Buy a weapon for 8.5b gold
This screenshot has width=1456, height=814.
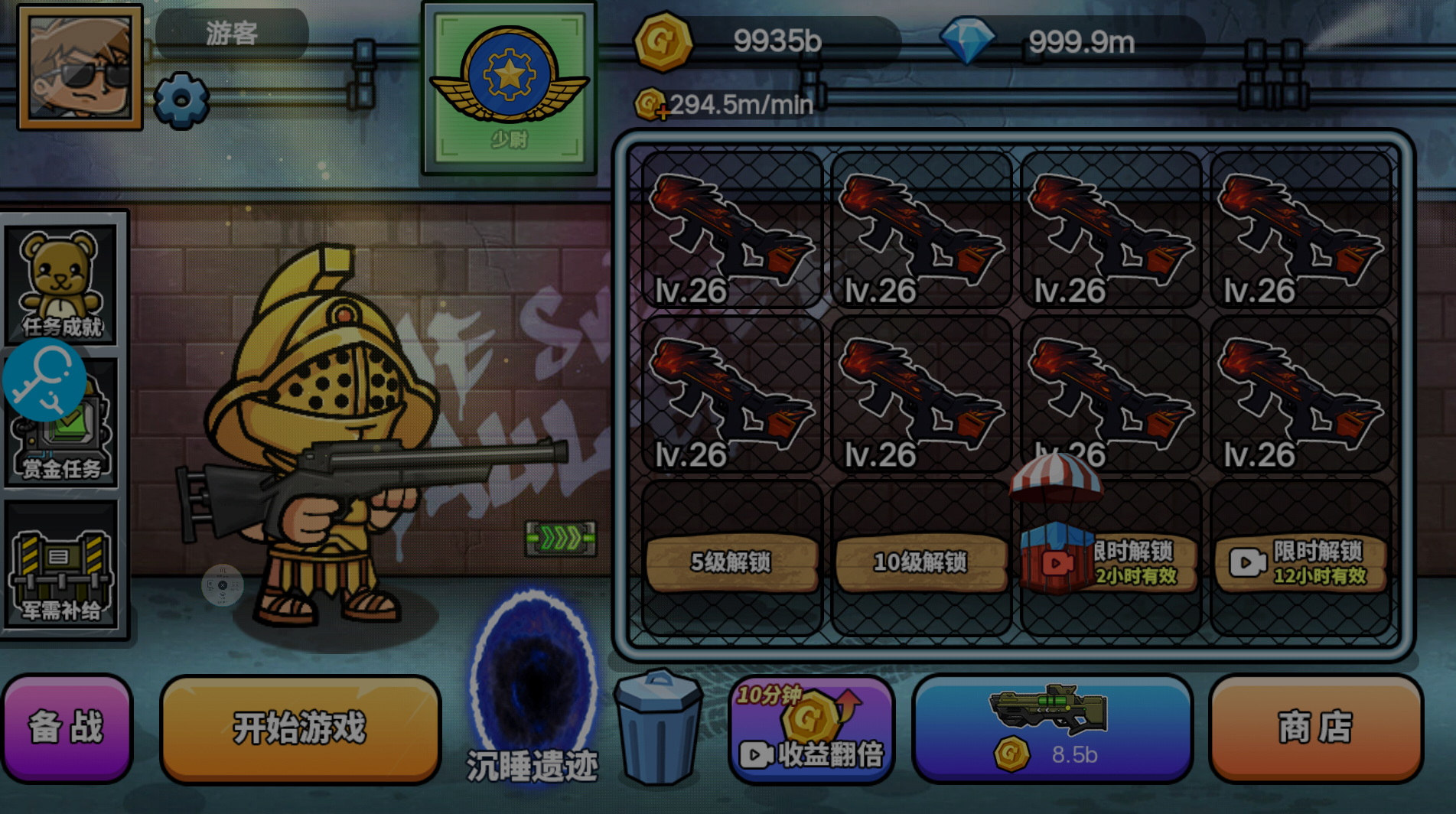[x=1052, y=728]
